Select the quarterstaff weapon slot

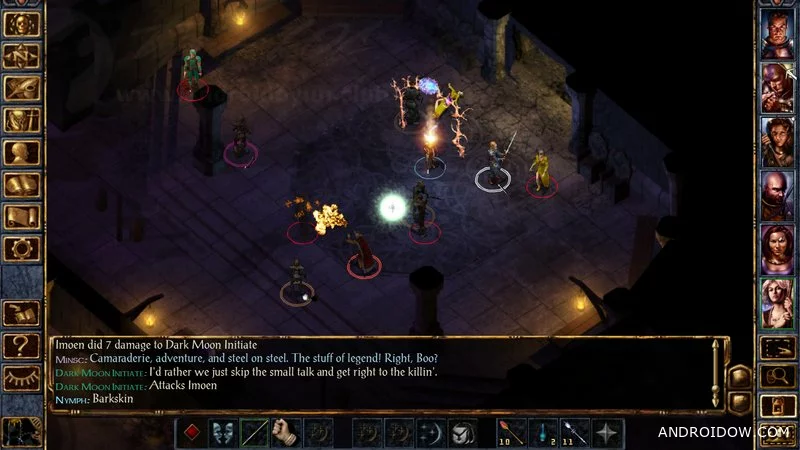(256, 431)
